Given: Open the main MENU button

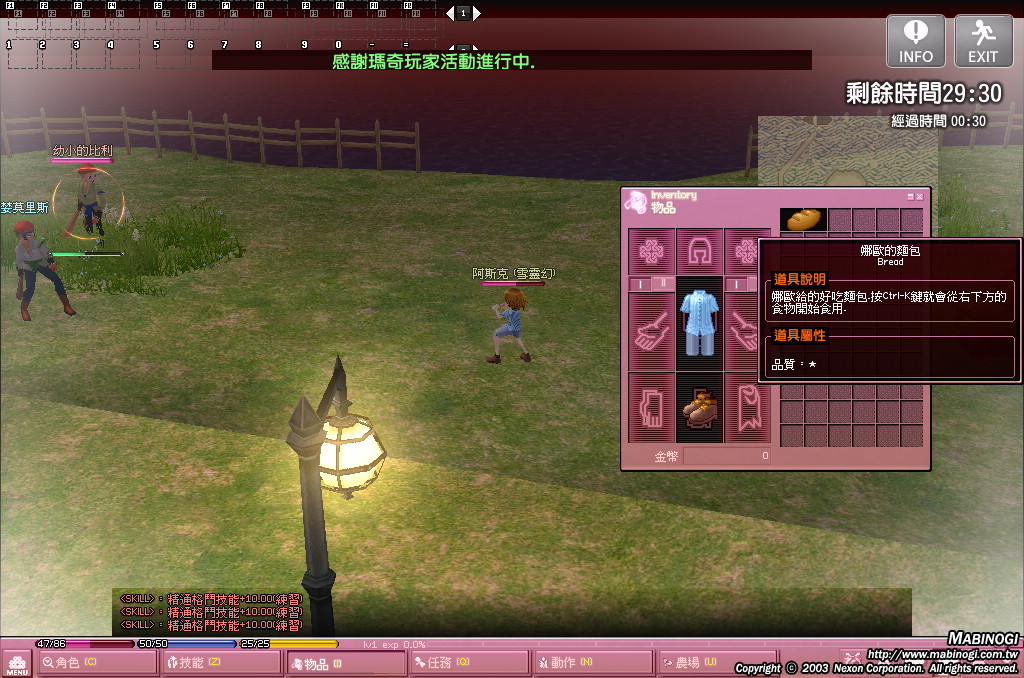Looking at the screenshot, I should click(17, 664).
